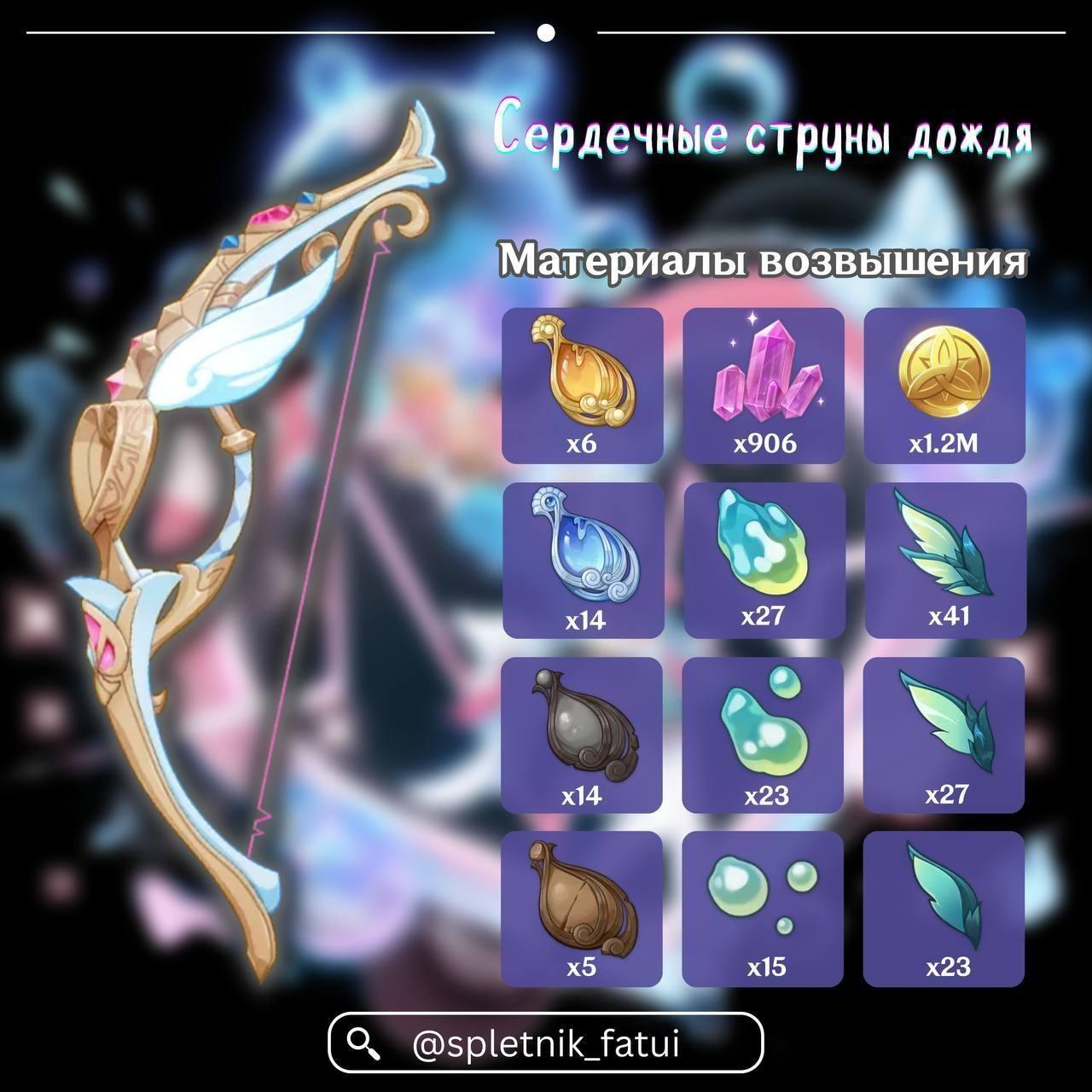Select the slime blob with bubbles x23
The image size is (1092, 1092).
764,735
